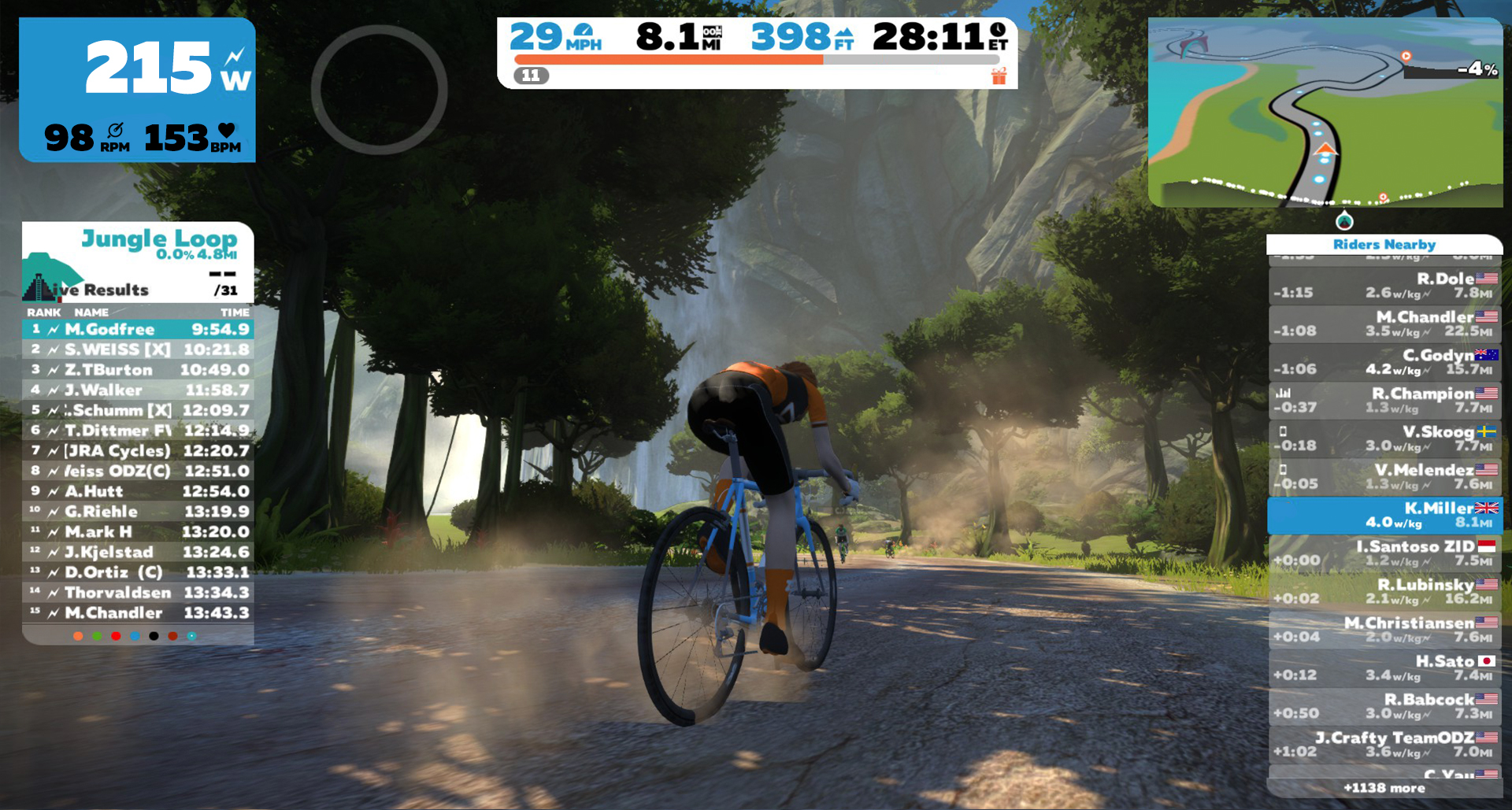Pick V.Skoog from Riders Nearby
The image size is (1512, 810).
pos(1384,438)
